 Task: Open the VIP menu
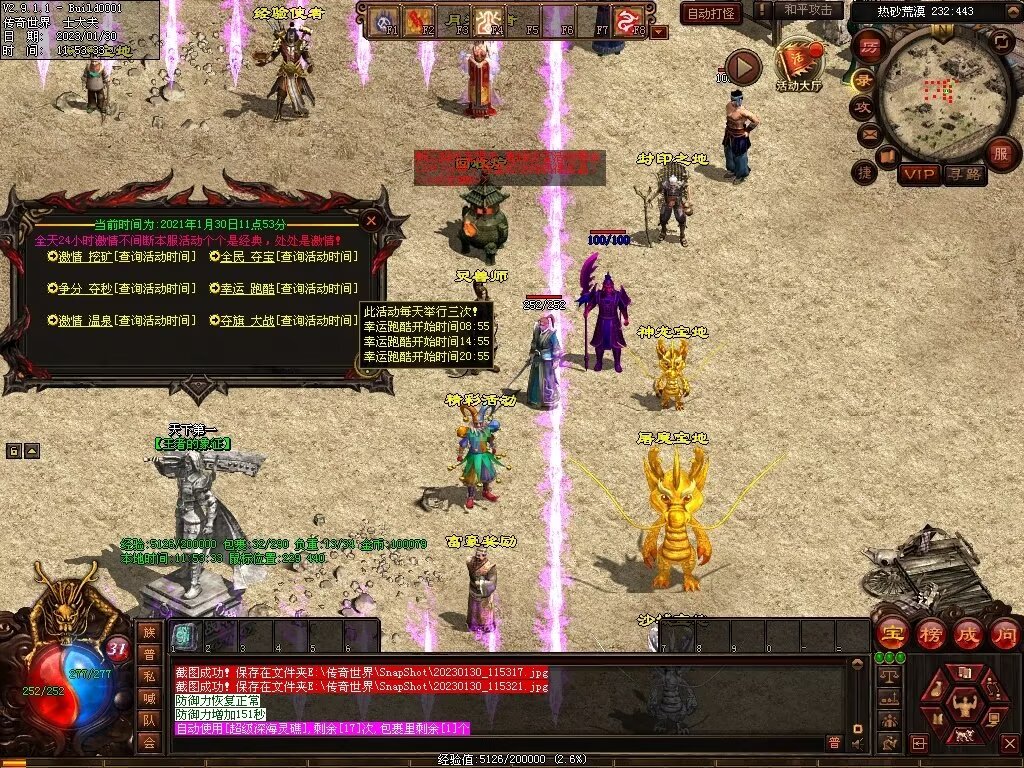click(918, 174)
